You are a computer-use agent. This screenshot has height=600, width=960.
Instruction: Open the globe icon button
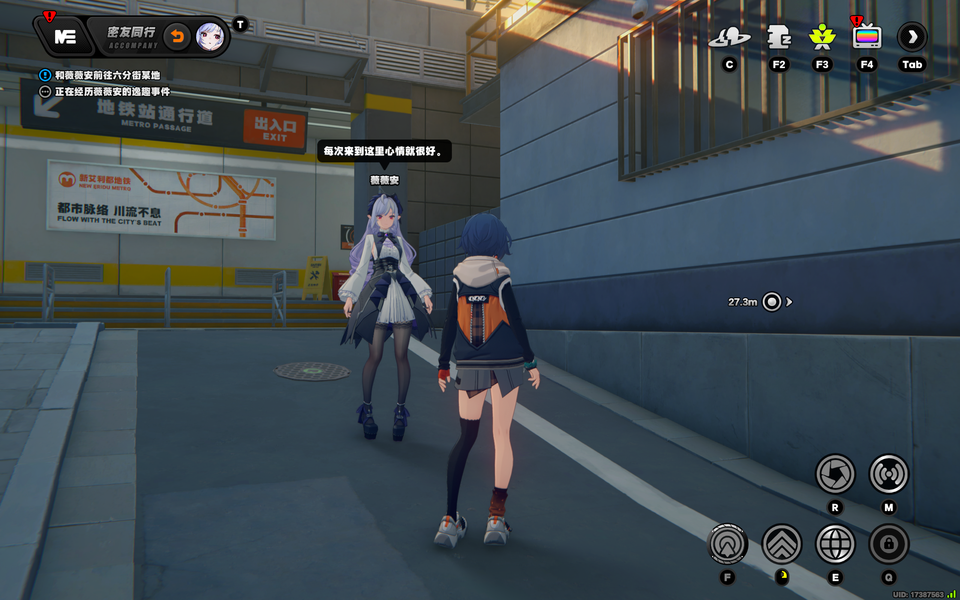click(835, 544)
